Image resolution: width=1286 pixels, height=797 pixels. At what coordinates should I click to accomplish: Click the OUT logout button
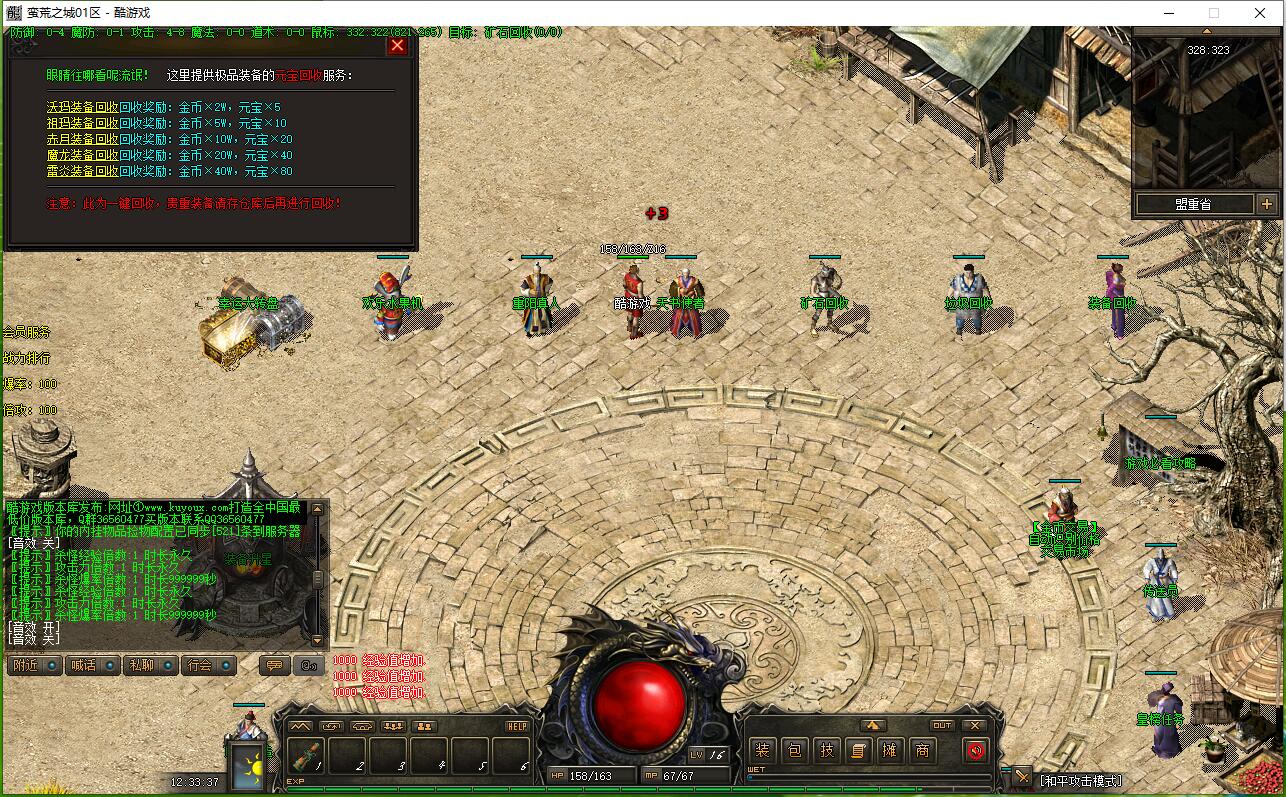942,725
